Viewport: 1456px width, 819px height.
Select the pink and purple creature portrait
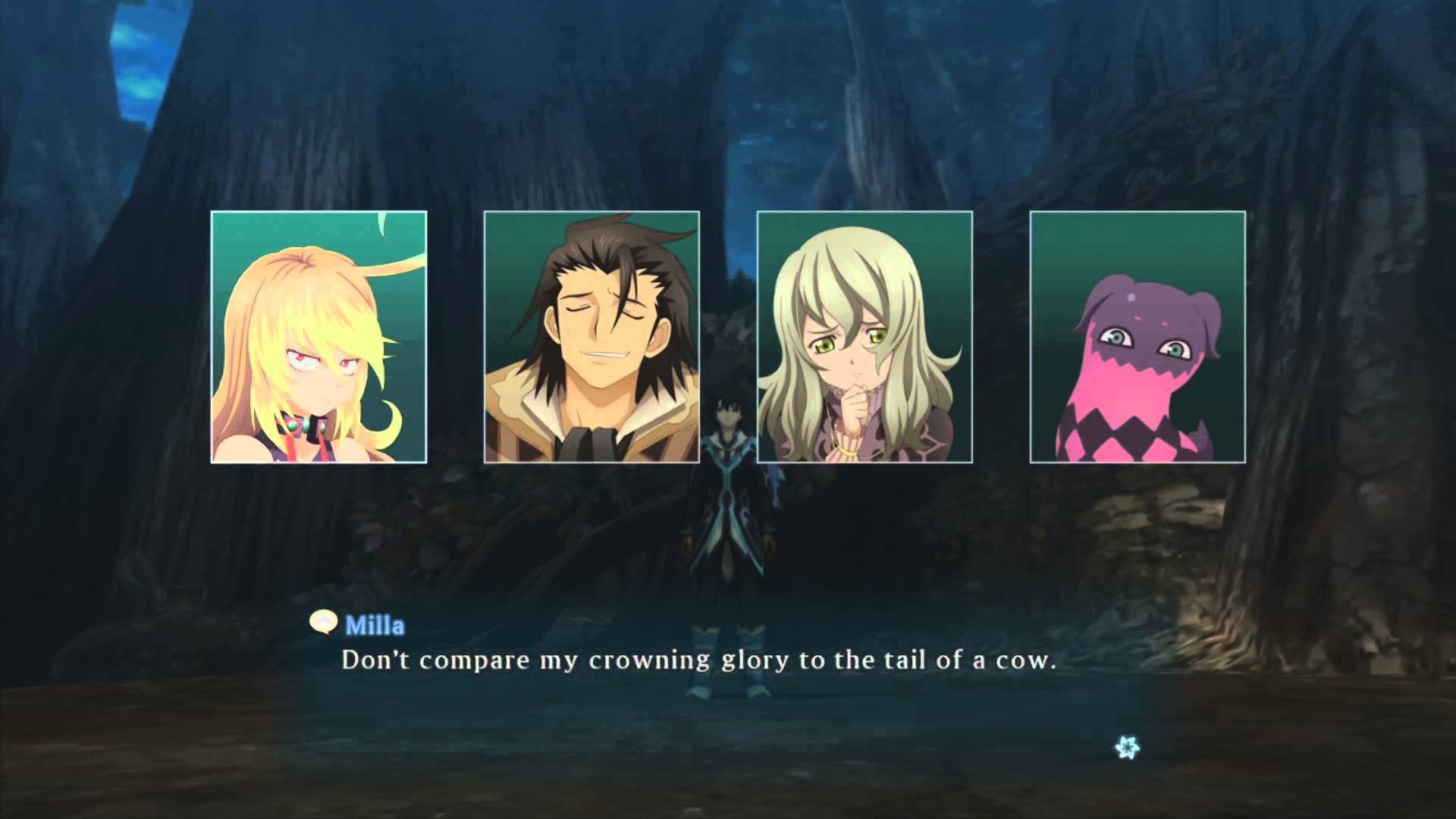[x=1137, y=337]
